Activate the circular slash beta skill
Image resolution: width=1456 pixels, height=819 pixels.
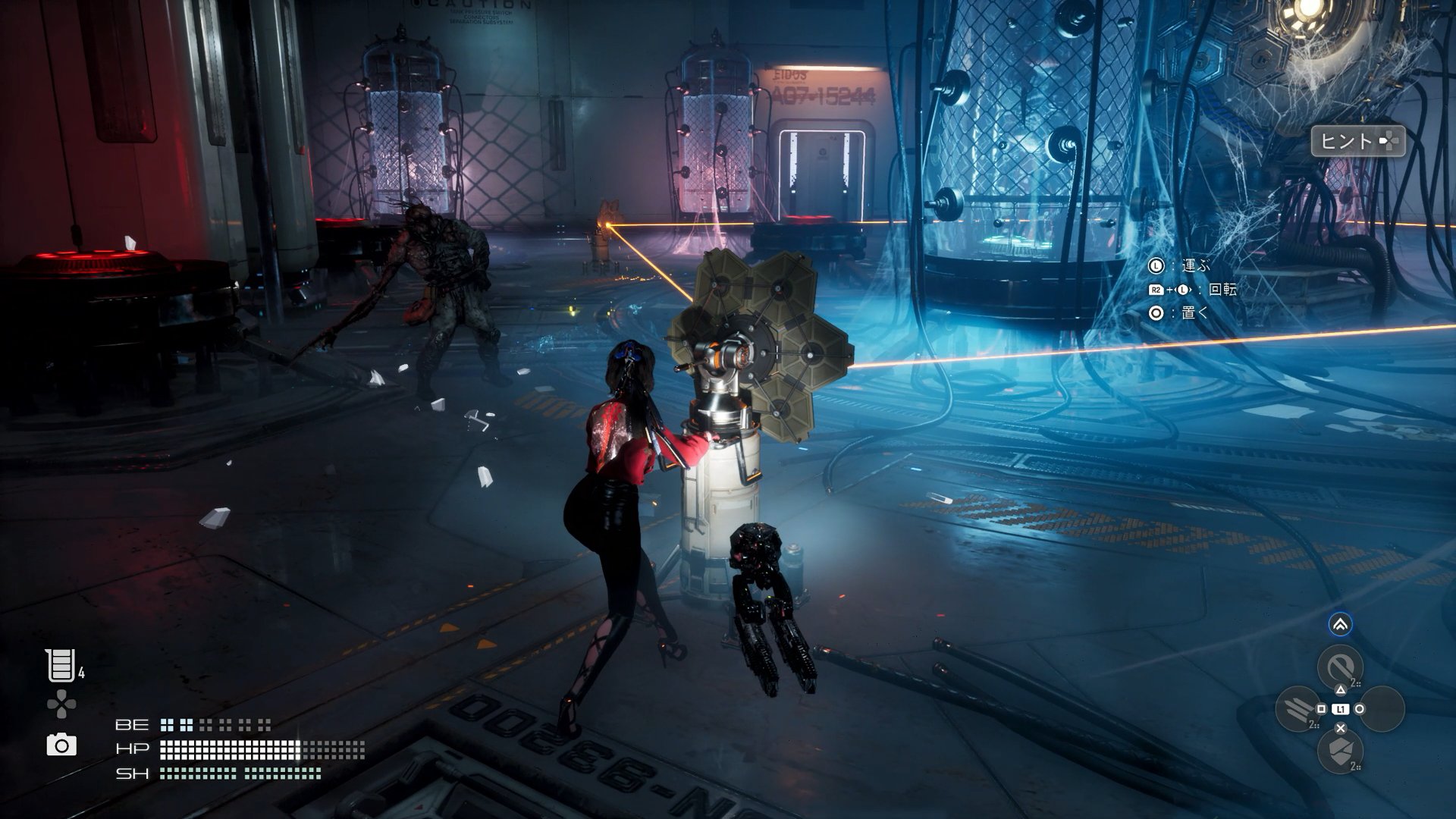tap(1340, 667)
